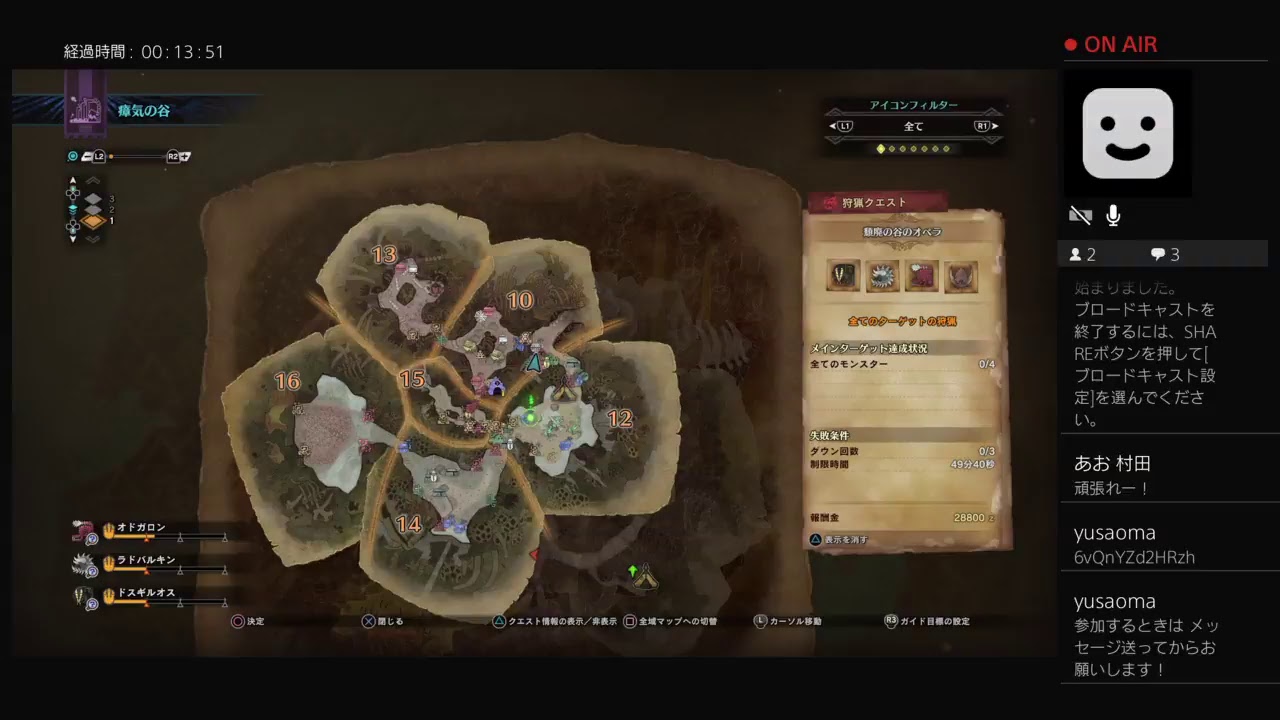This screenshot has height=720, width=1280.
Task: Select the first quest target monster icon
Action: [x=843, y=276]
